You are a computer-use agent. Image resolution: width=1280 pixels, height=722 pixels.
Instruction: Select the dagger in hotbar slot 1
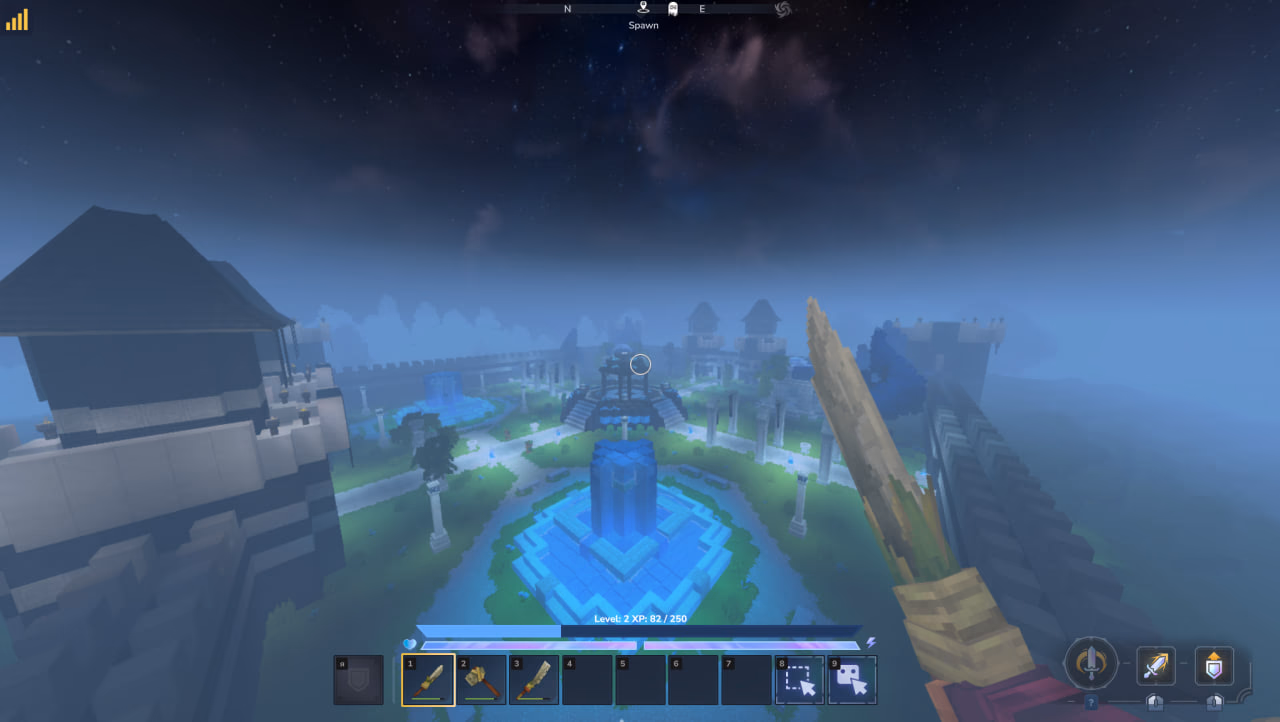428,680
